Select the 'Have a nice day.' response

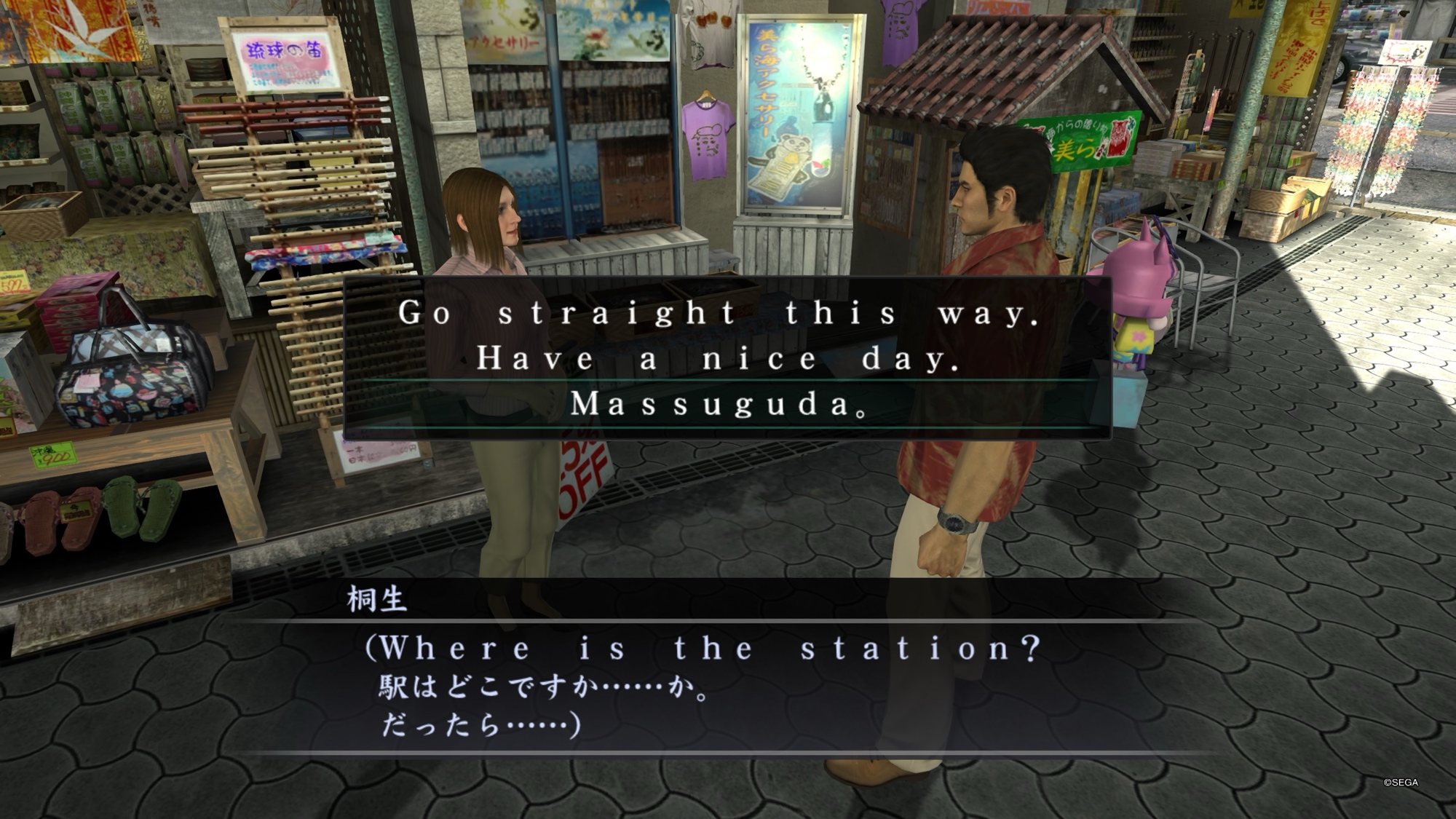tap(719, 359)
